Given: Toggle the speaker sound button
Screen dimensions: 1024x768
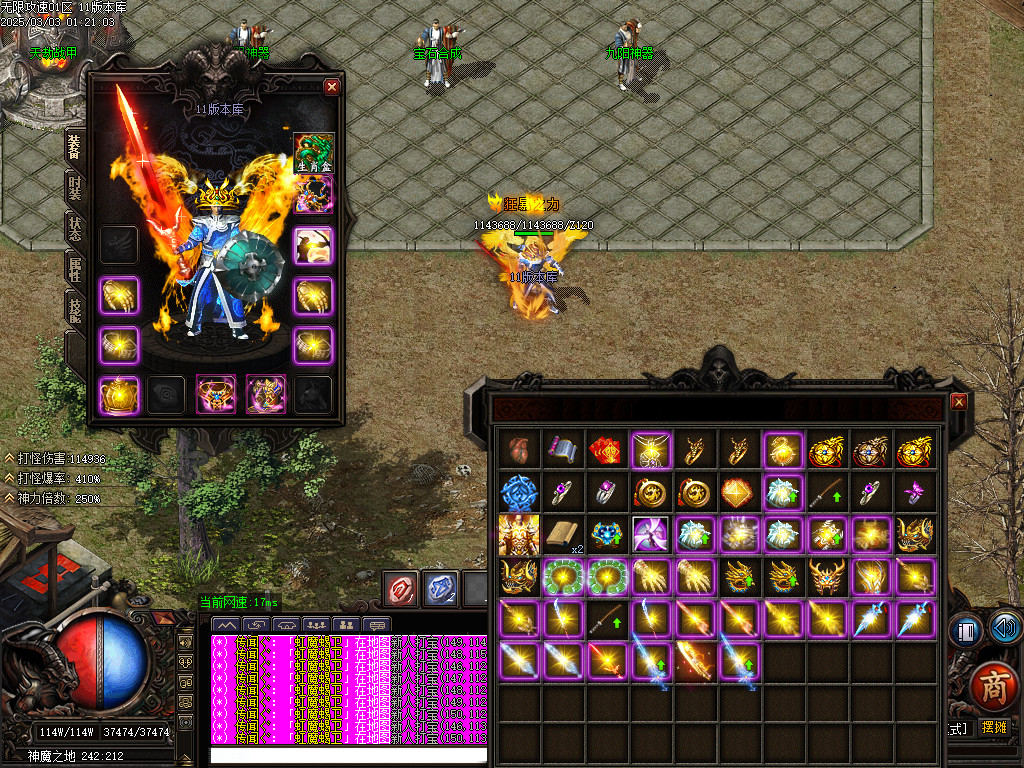Looking at the screenshot, I should [x=1007, y=630].
